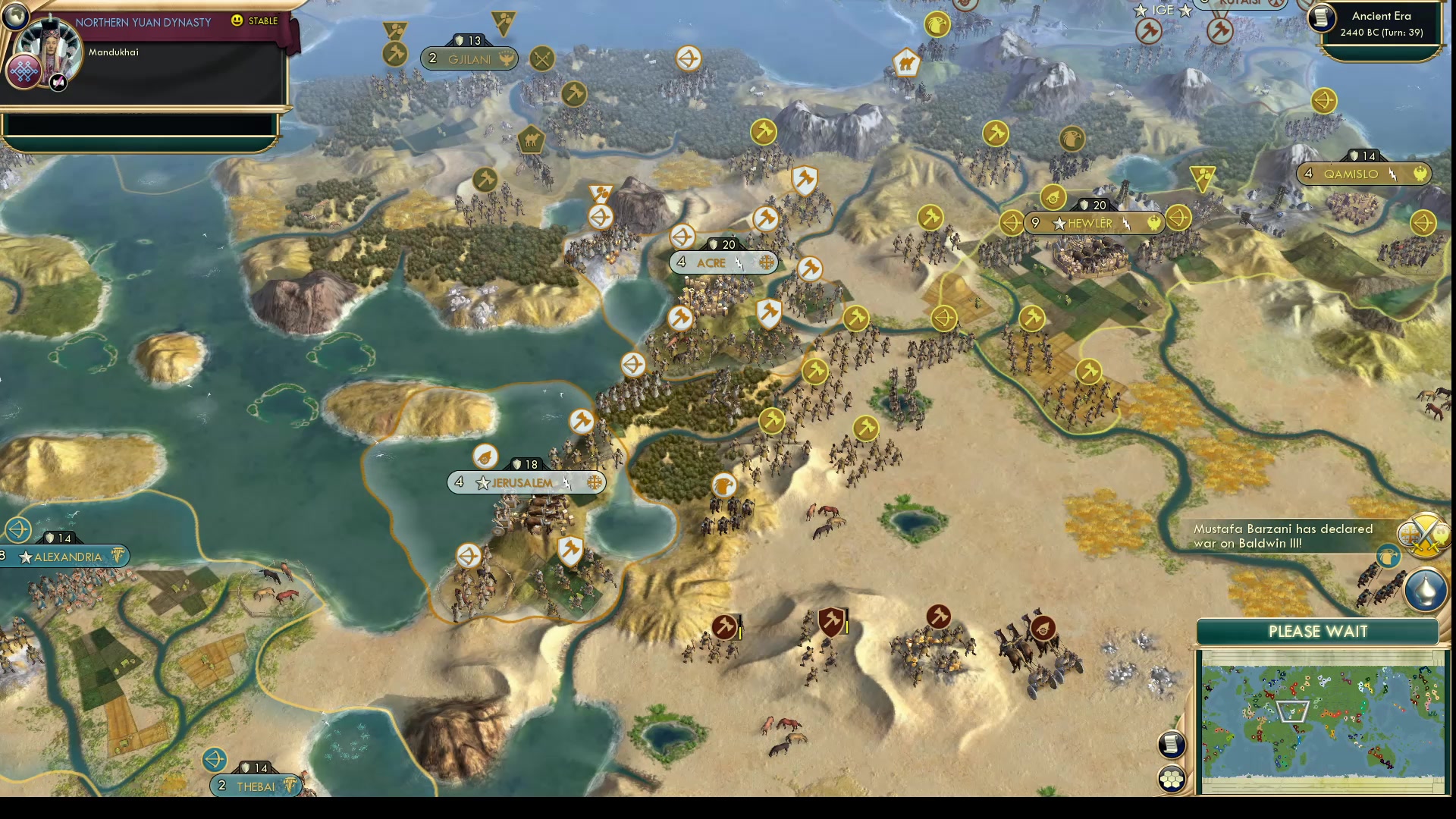Toggle strategic view with the hex grid button
This screenshot has height=819, width=1456.
1171,777
